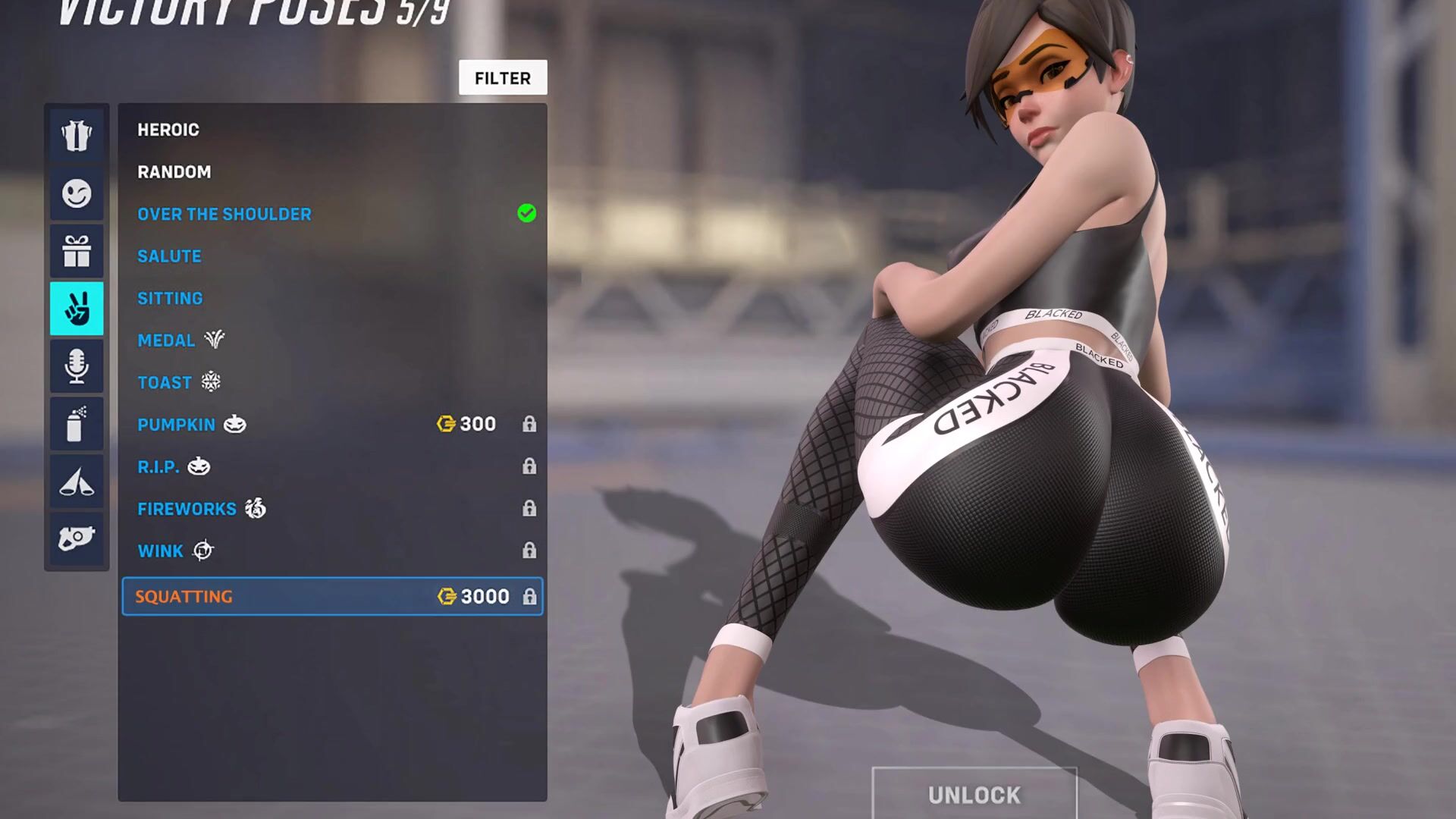Select Over the Shoulder pose

click(224, 215)
